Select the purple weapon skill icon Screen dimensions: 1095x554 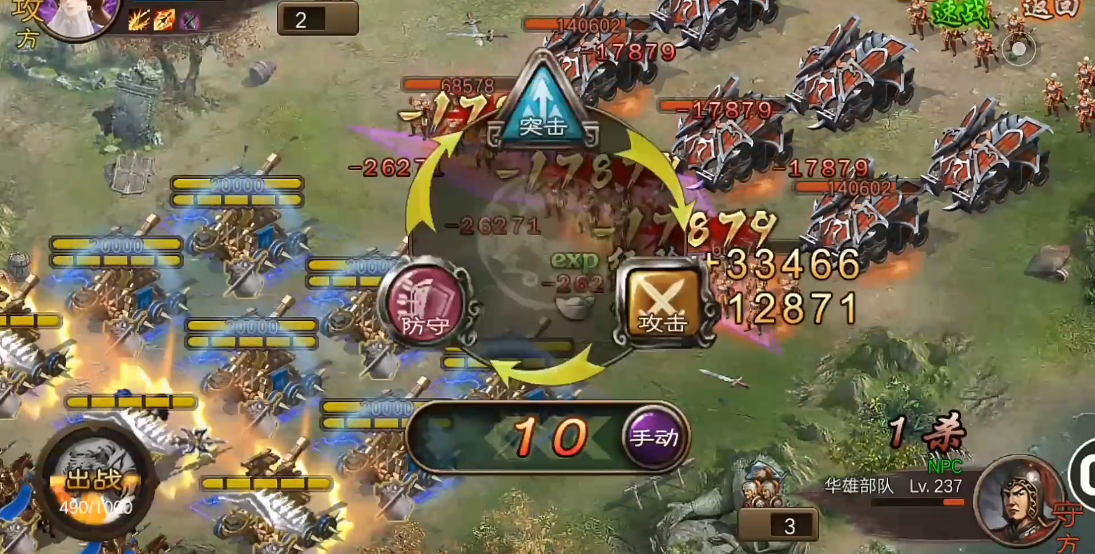188,19
